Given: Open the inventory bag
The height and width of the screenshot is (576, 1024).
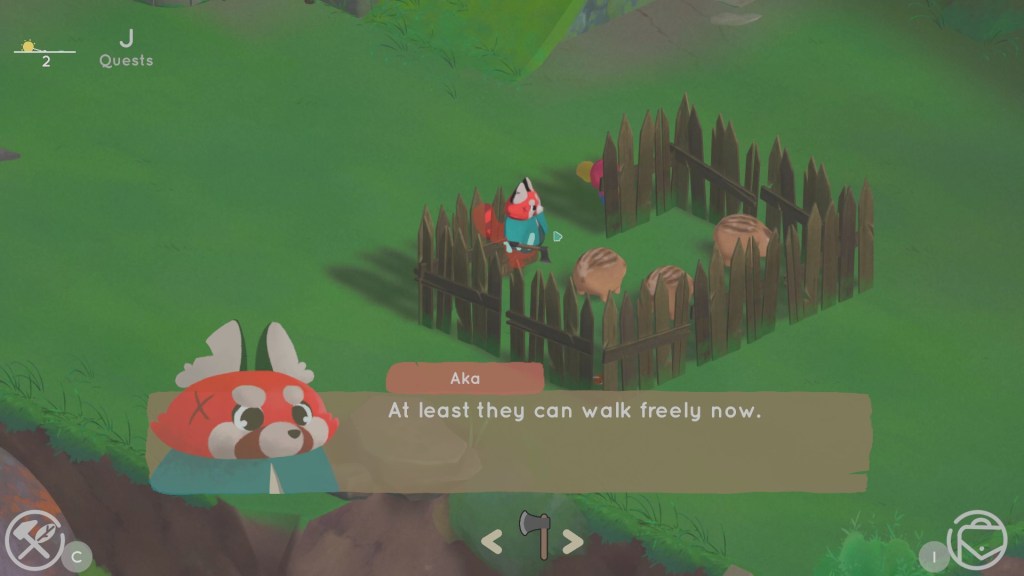Looking at the screenshot, I should 977,542.
